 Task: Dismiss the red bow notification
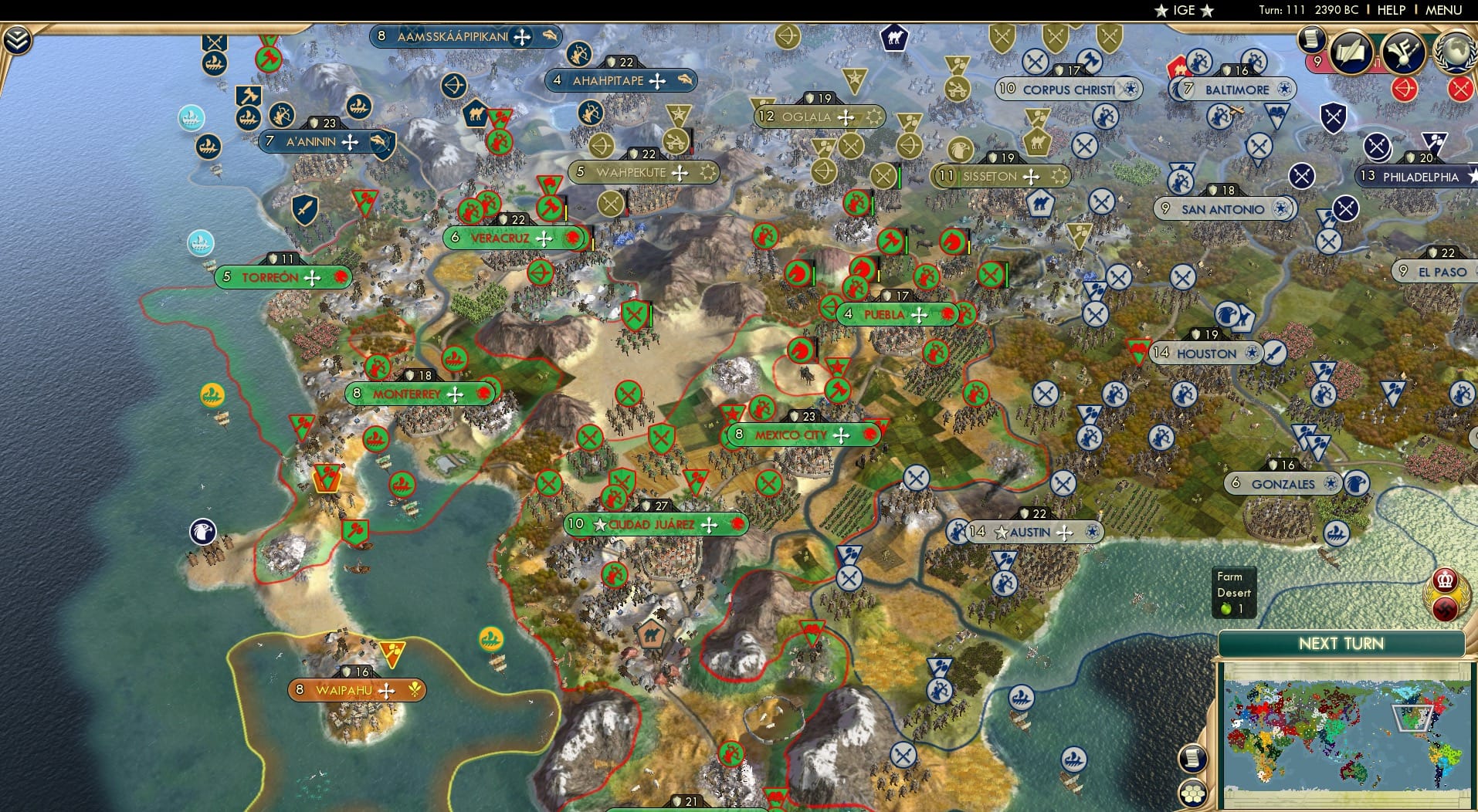tap(1403, 89)
